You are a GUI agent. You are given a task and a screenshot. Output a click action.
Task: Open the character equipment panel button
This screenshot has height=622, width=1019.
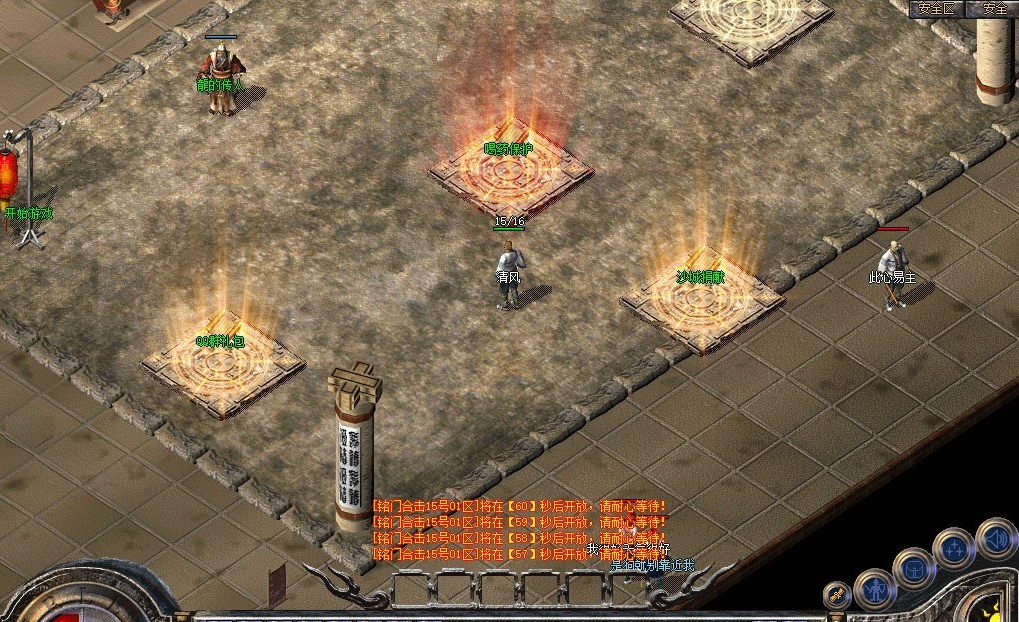[874, 589]
